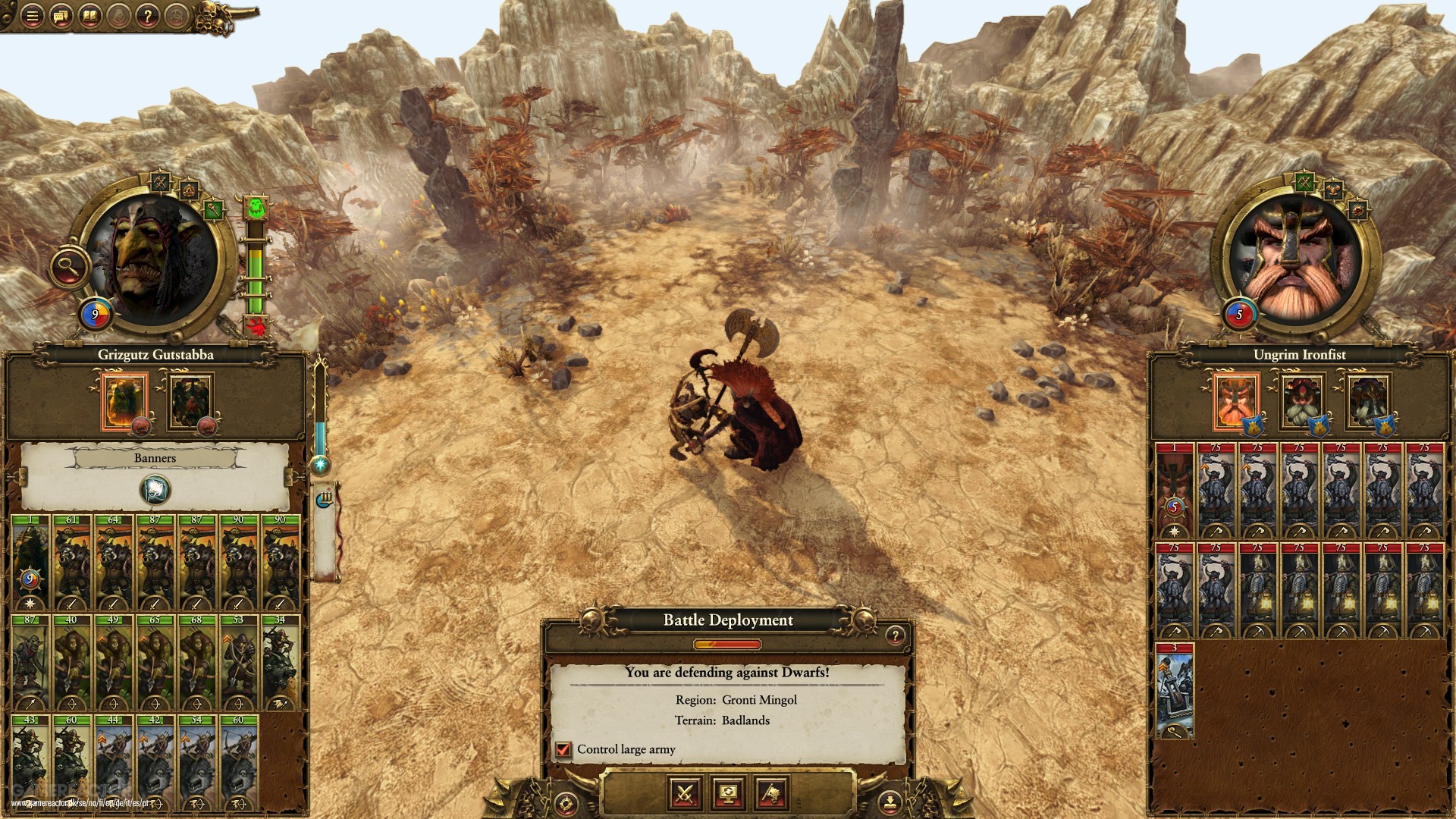Open the game menu icon

33,15
